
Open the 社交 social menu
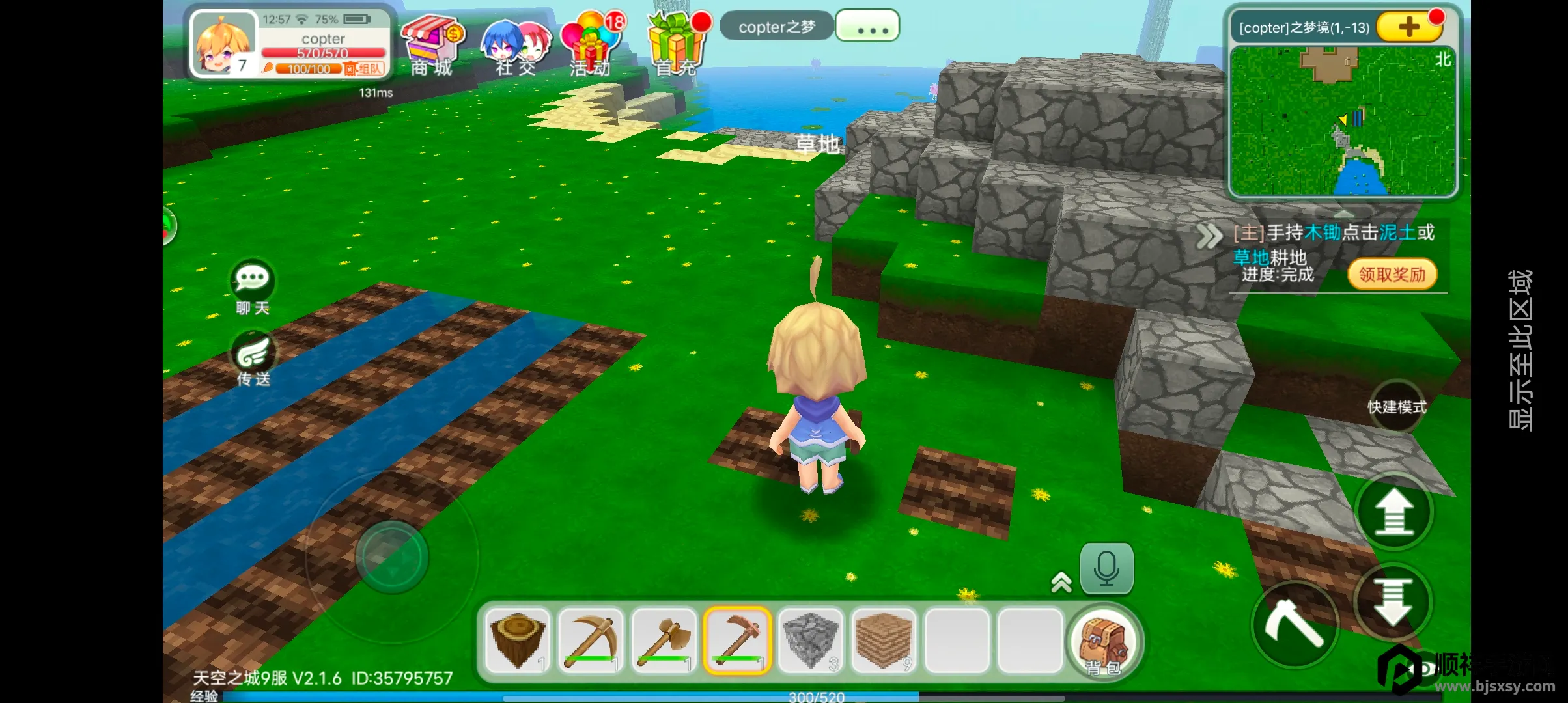pos(516,44)
